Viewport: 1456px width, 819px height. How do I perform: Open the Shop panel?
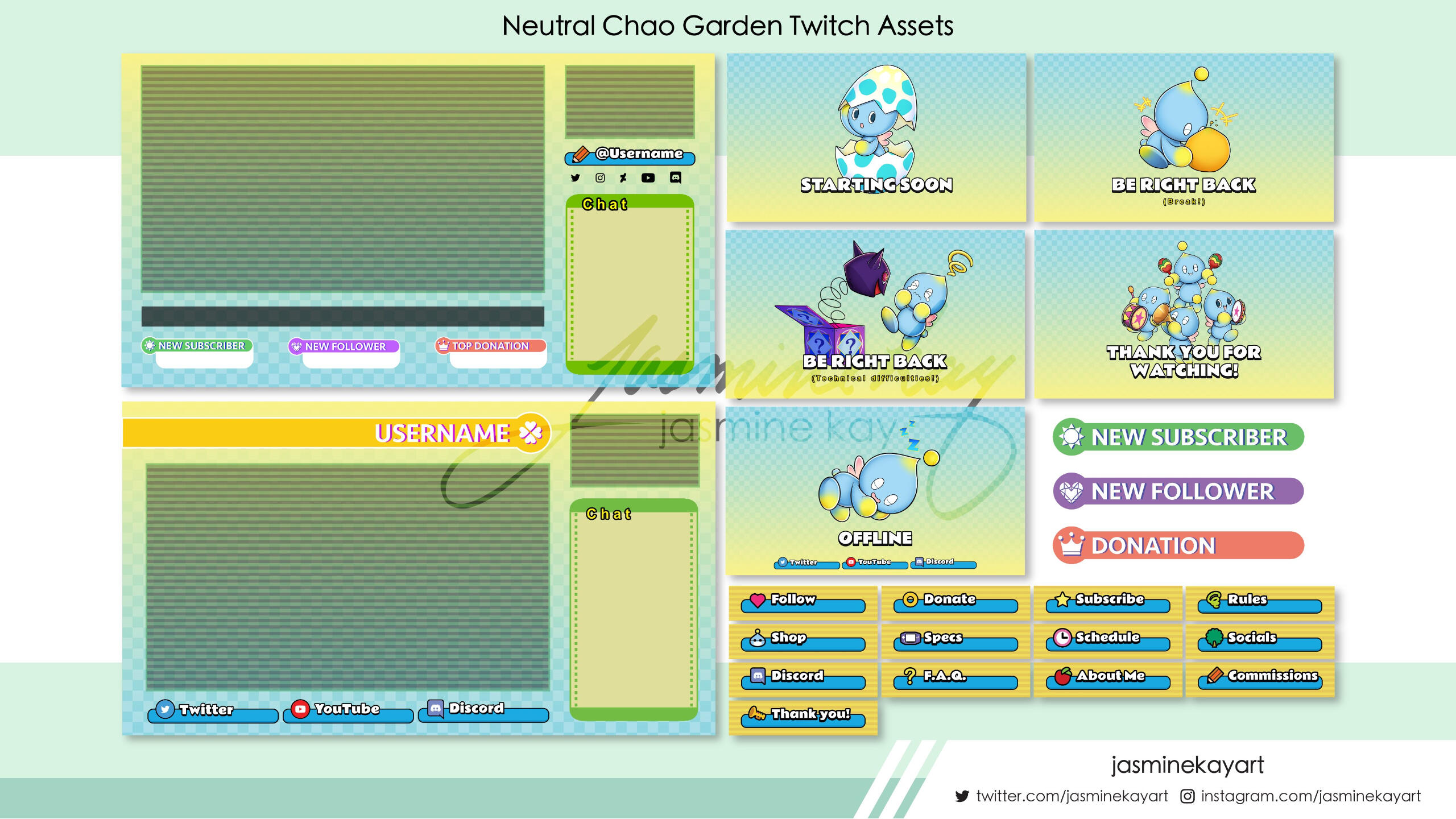(803, 640)
